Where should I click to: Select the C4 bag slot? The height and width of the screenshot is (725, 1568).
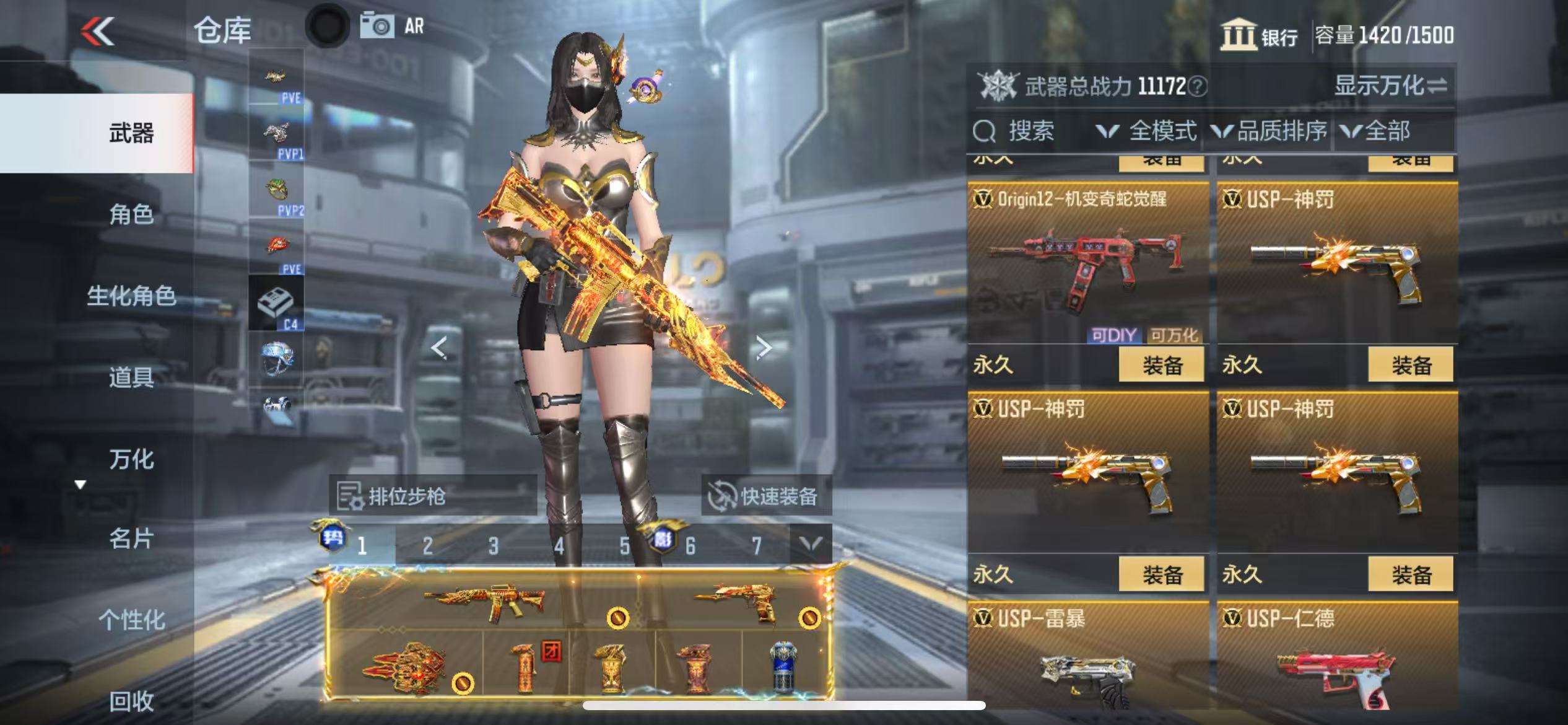pyautogui.click(x=276, y=304)
